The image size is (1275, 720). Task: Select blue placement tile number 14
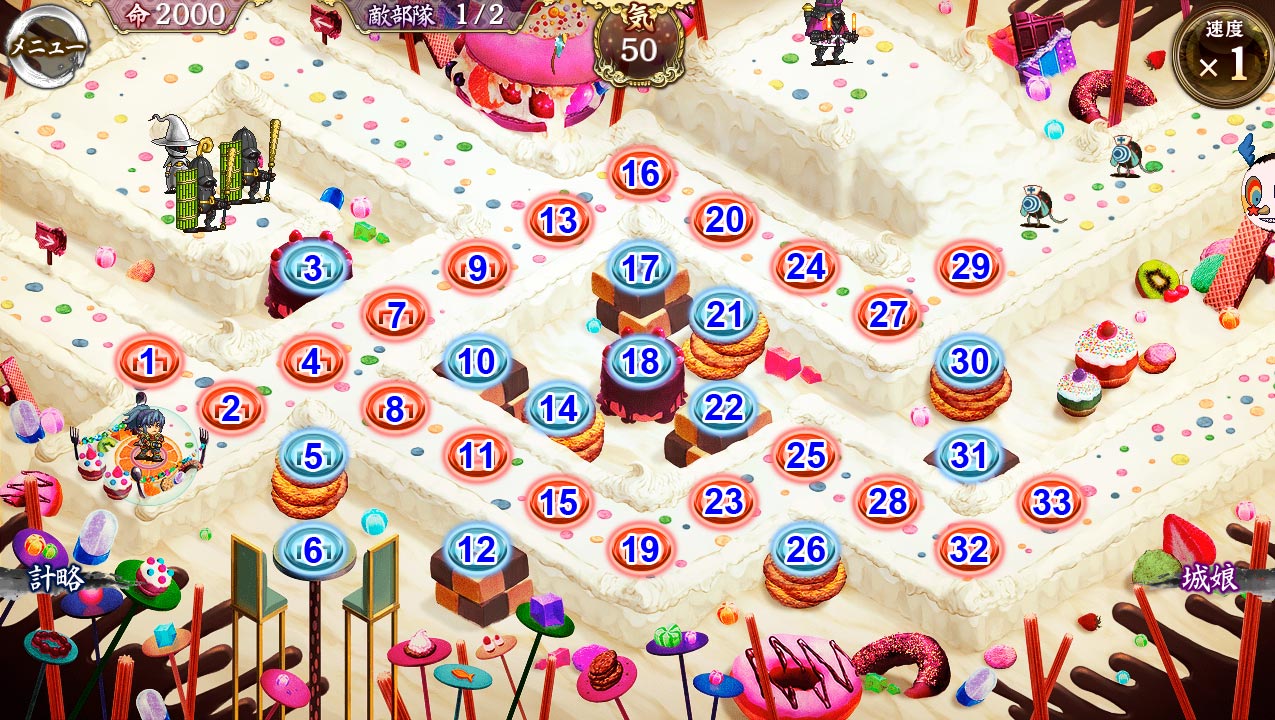559,408
